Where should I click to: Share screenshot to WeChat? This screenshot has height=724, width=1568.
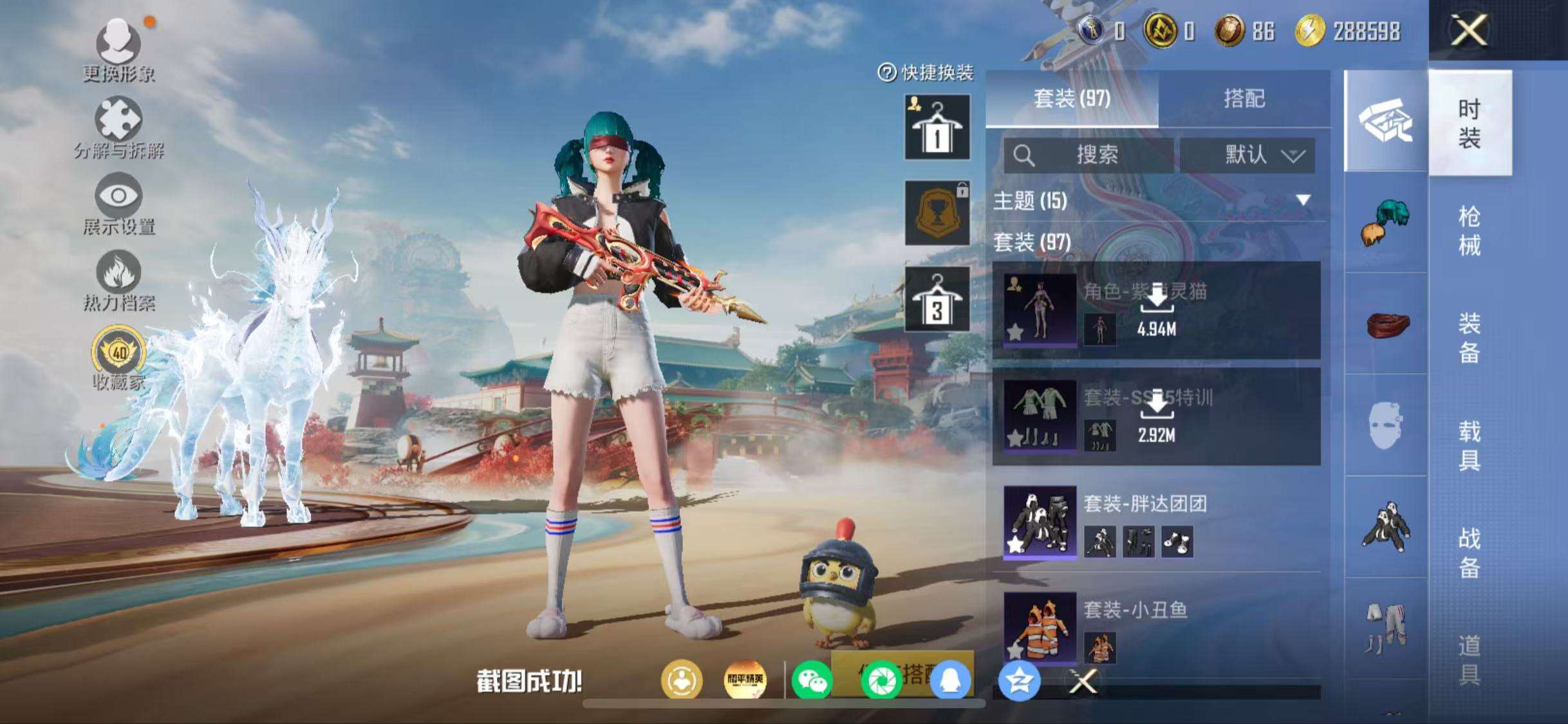tap(812, 681)
